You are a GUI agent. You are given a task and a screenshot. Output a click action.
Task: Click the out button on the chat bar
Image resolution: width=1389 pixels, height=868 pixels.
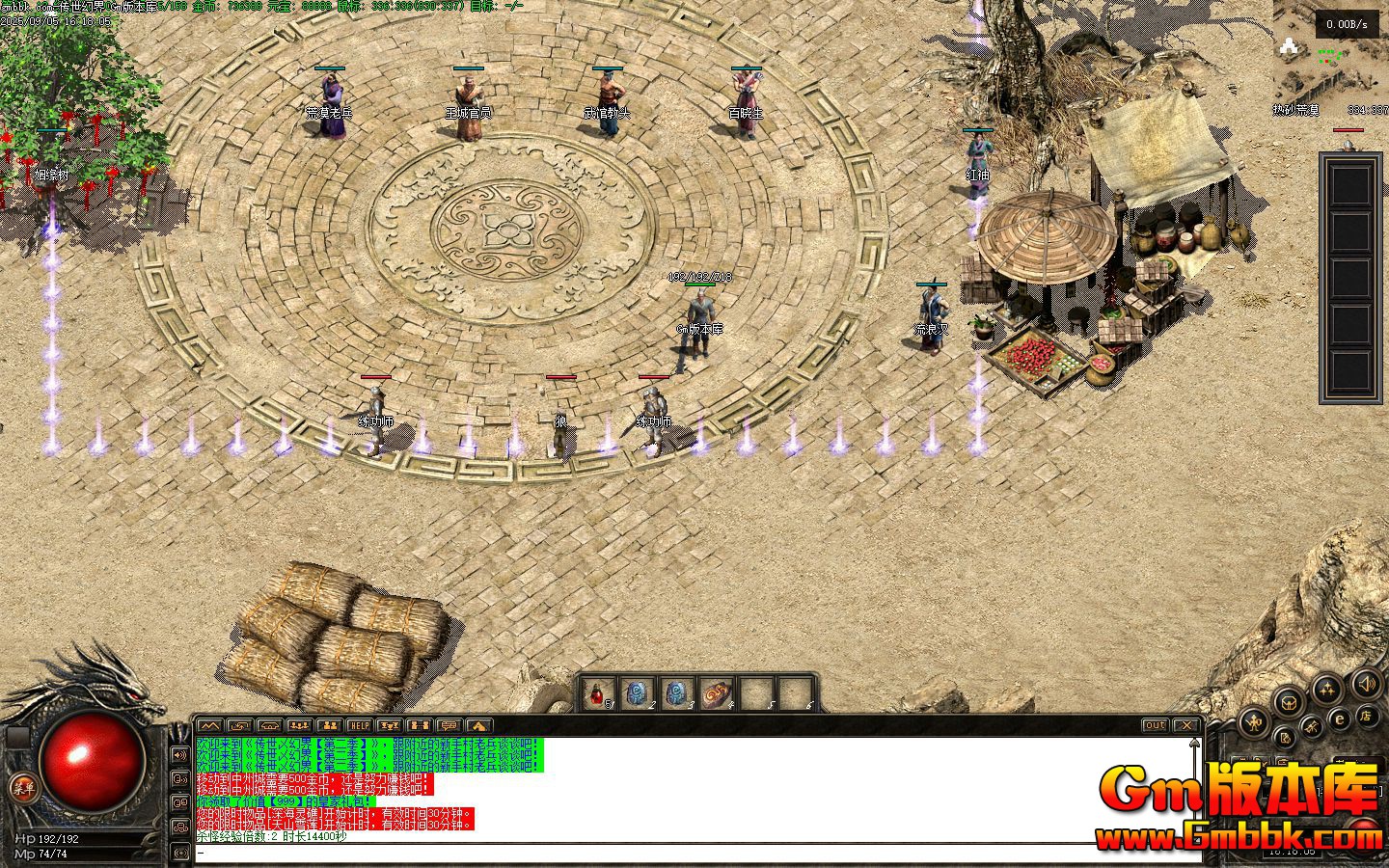click(1154, 725)
